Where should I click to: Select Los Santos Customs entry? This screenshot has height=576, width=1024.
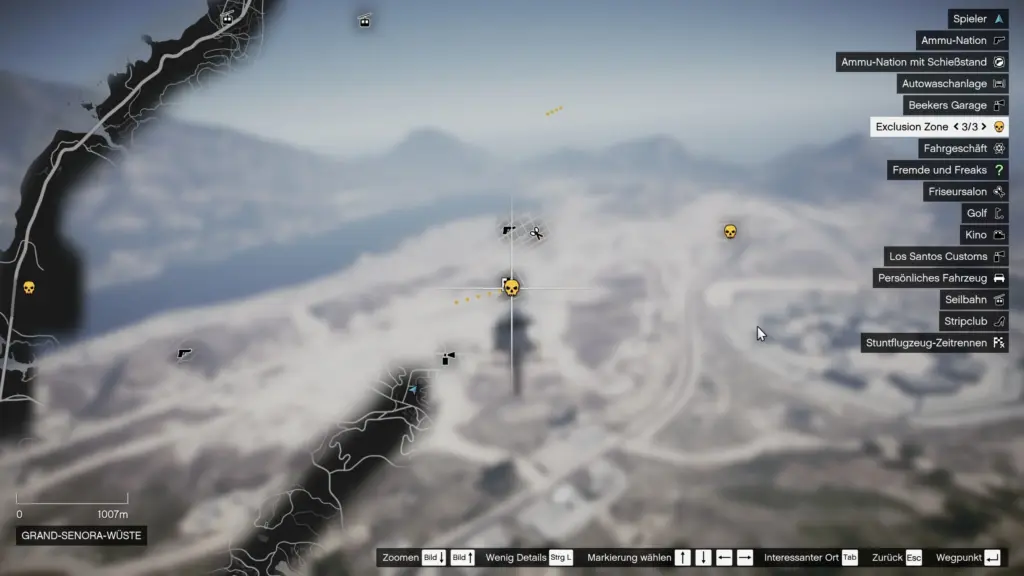pos(946,256)
